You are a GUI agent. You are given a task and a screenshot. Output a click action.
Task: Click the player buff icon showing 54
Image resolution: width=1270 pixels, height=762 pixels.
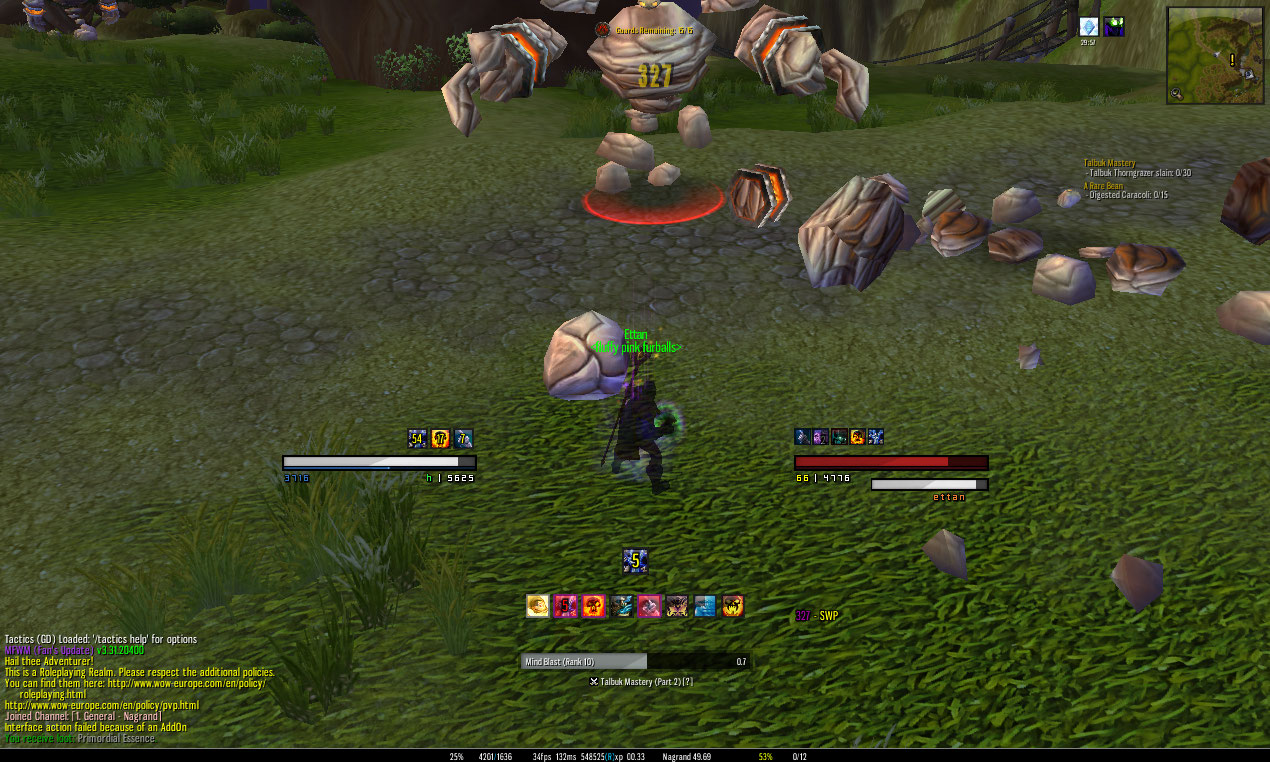tap(417, 438)
